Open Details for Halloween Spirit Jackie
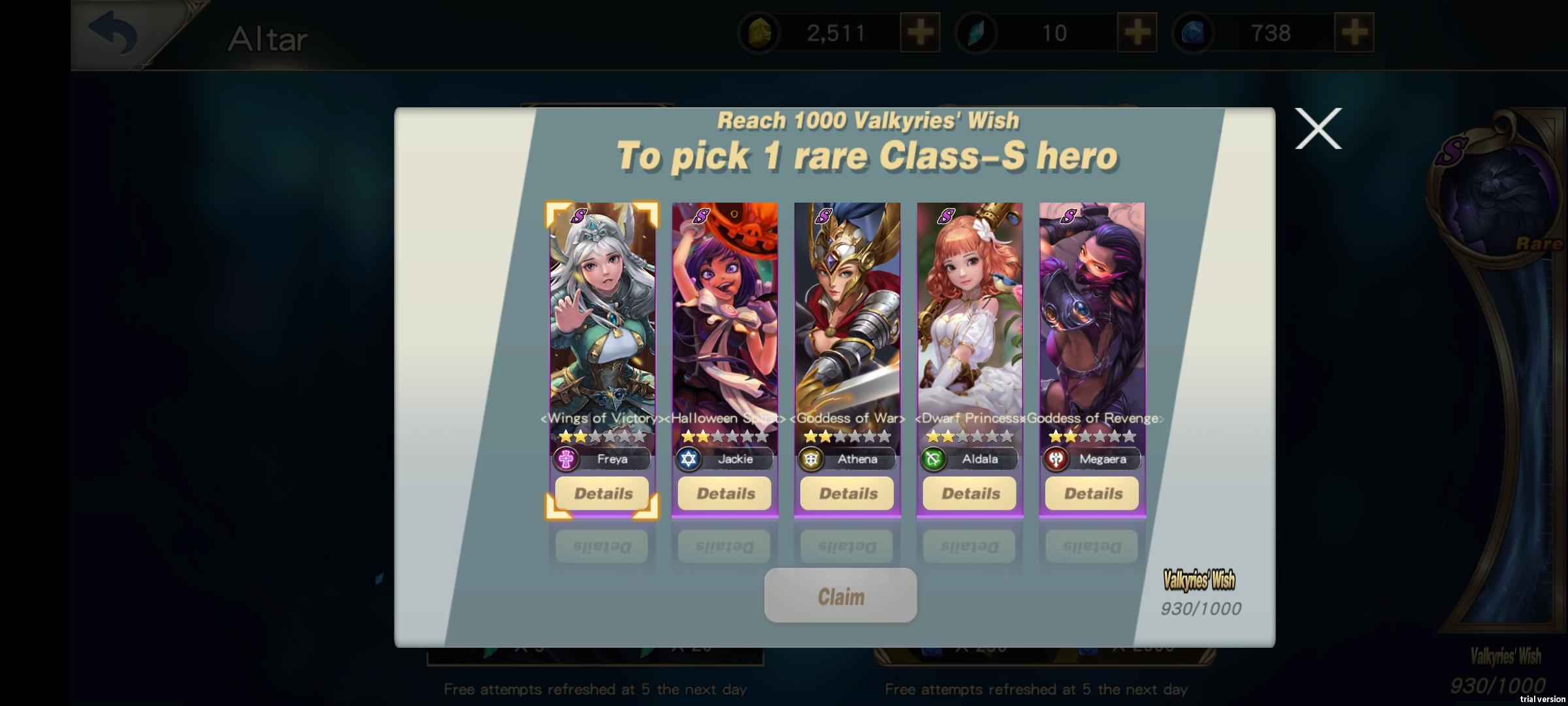1568x706 pixels. [x=725, y=494]
